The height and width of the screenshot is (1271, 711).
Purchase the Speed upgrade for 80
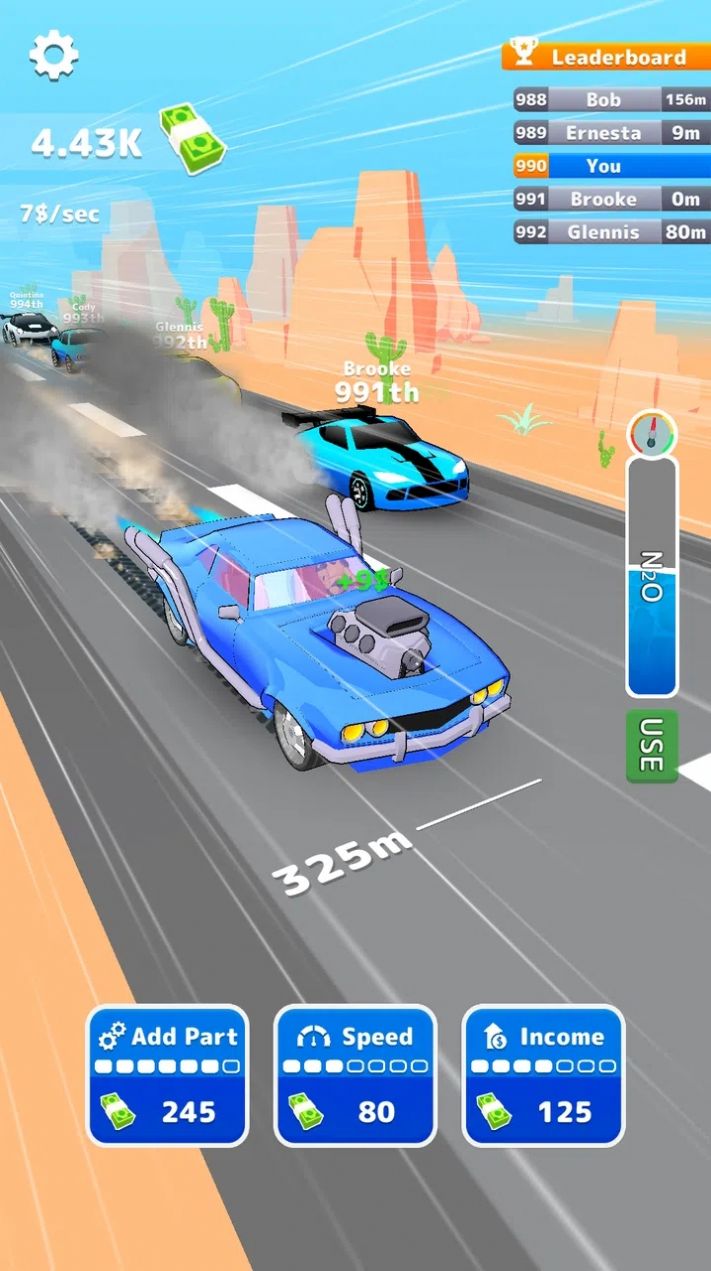(x=355, y=1075)
